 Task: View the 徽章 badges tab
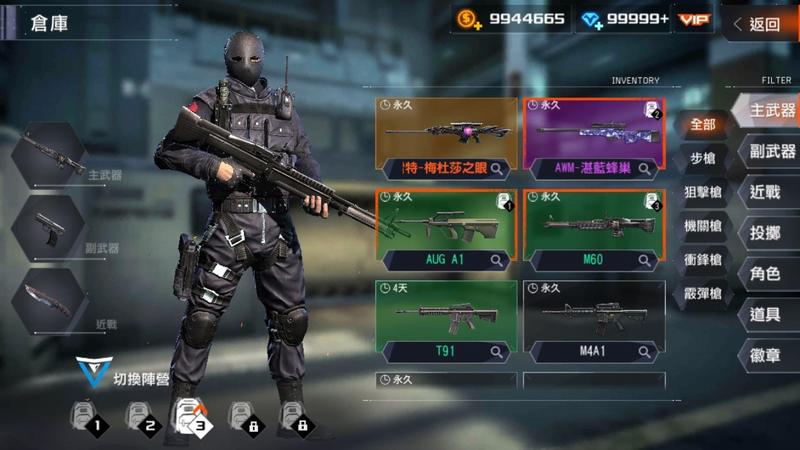click(x=766, y=355)
